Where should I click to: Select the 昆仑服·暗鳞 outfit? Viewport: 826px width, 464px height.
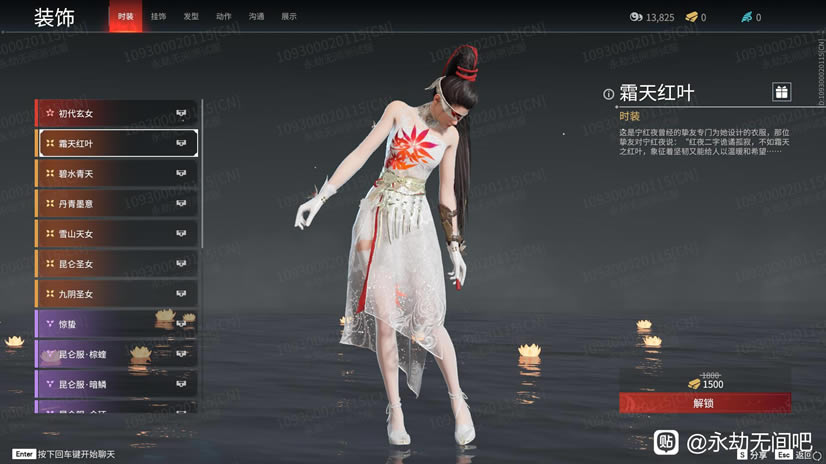(x=117, y=384)
